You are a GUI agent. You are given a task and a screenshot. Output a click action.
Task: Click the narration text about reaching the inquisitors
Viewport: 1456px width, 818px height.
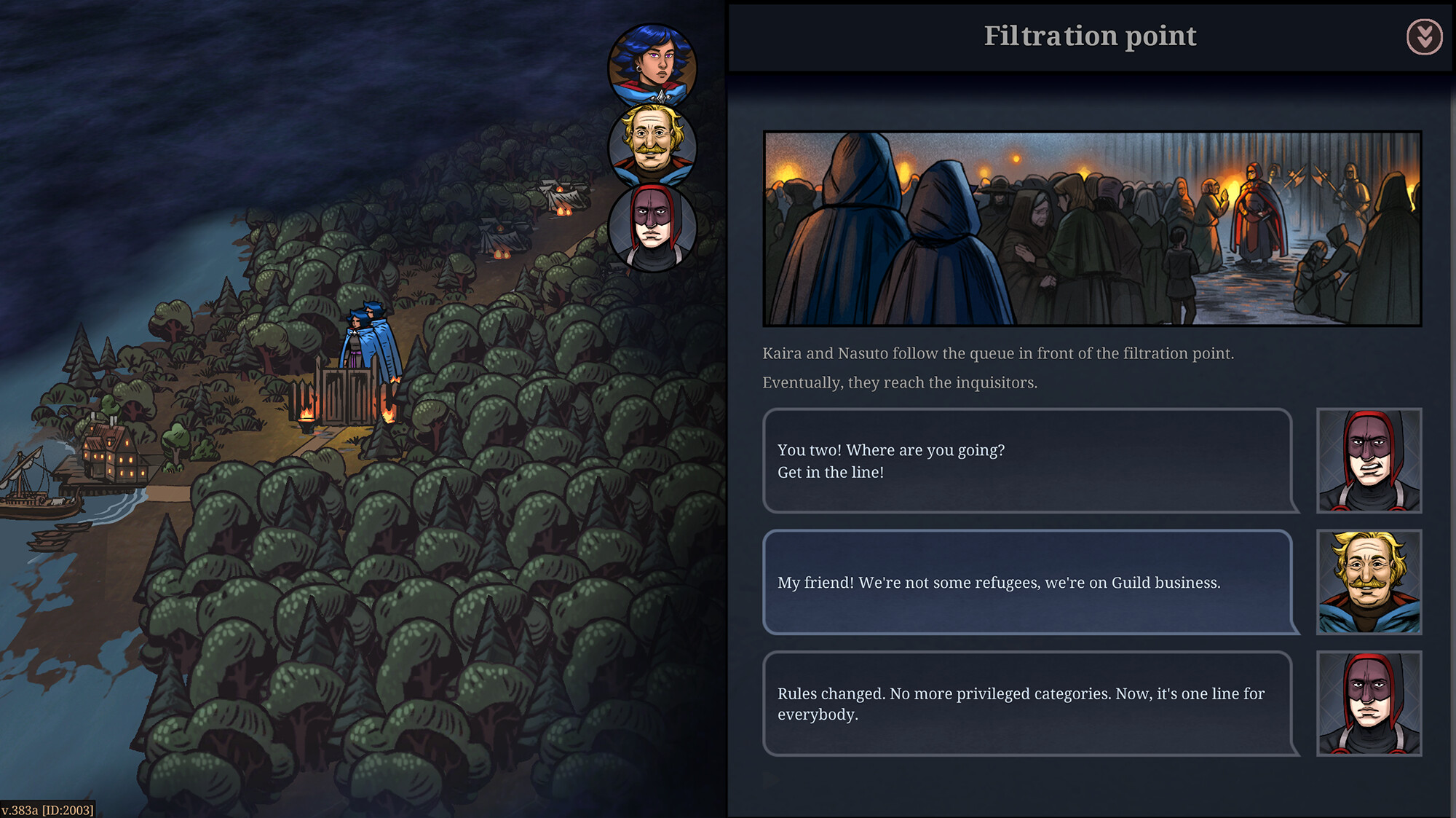899,381
